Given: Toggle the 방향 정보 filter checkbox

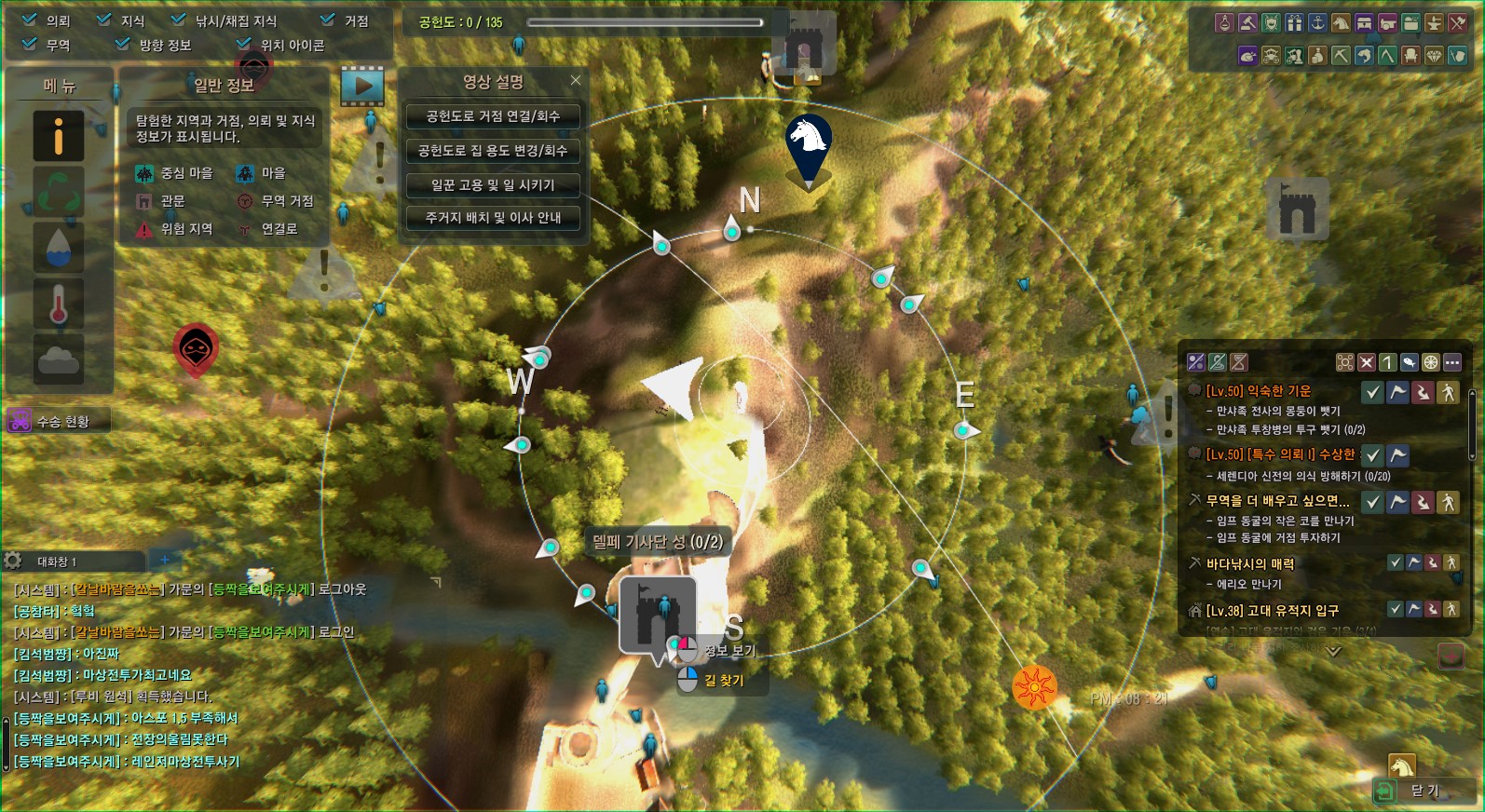Looking at the screenshot, I should [123, 44].
